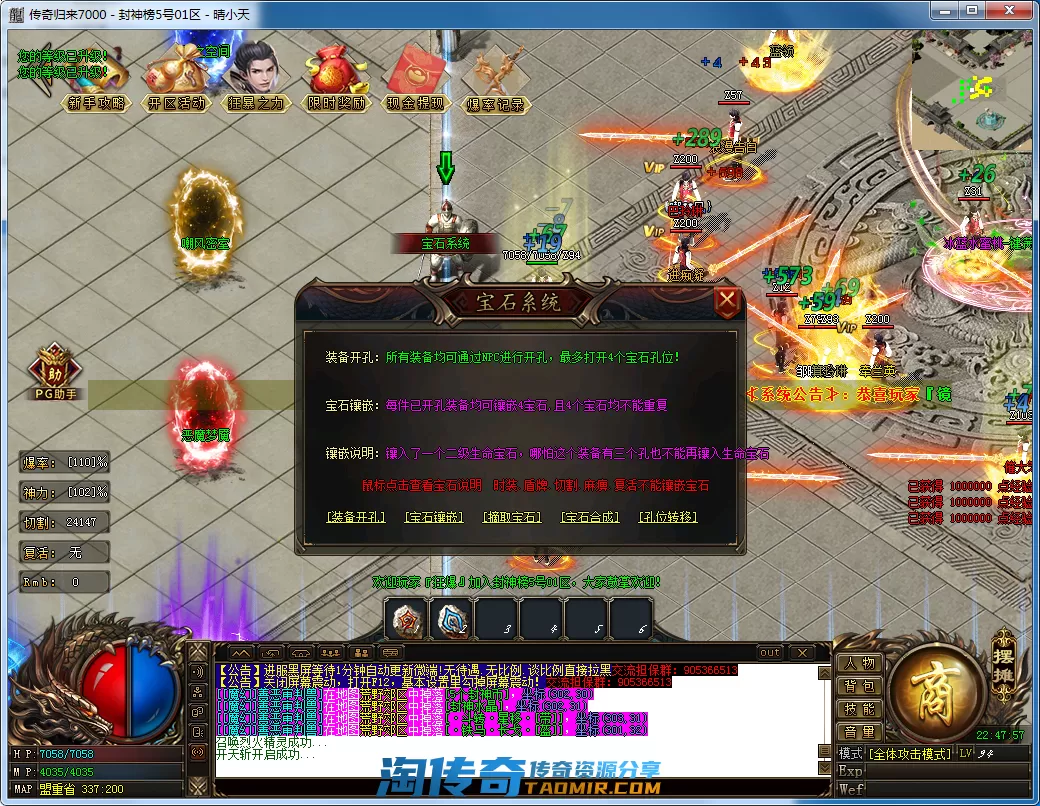
Task: Choose the 摘取宝石 option
Action: (x=511, y=517)
